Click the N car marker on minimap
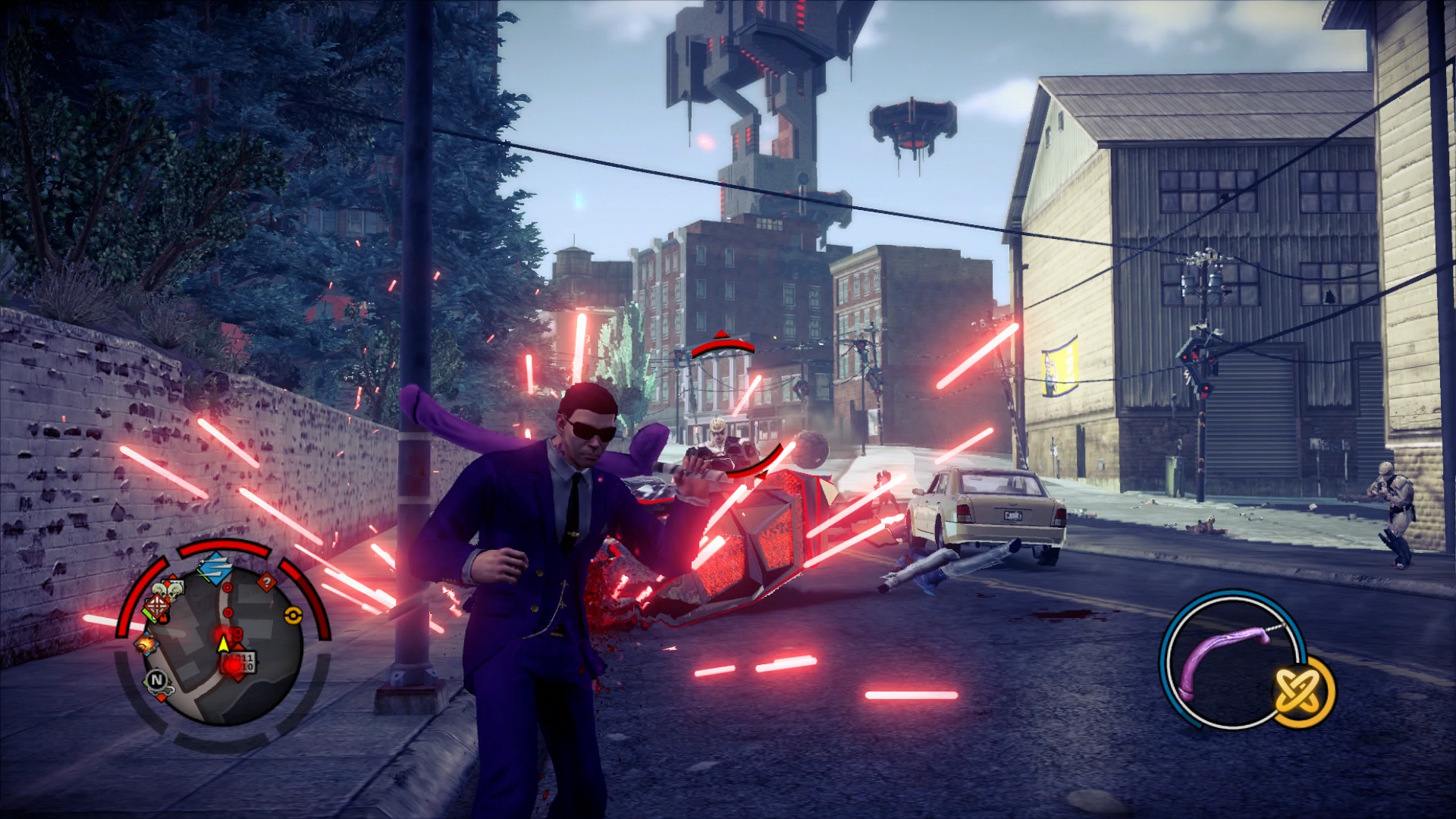 coord(158,680)
